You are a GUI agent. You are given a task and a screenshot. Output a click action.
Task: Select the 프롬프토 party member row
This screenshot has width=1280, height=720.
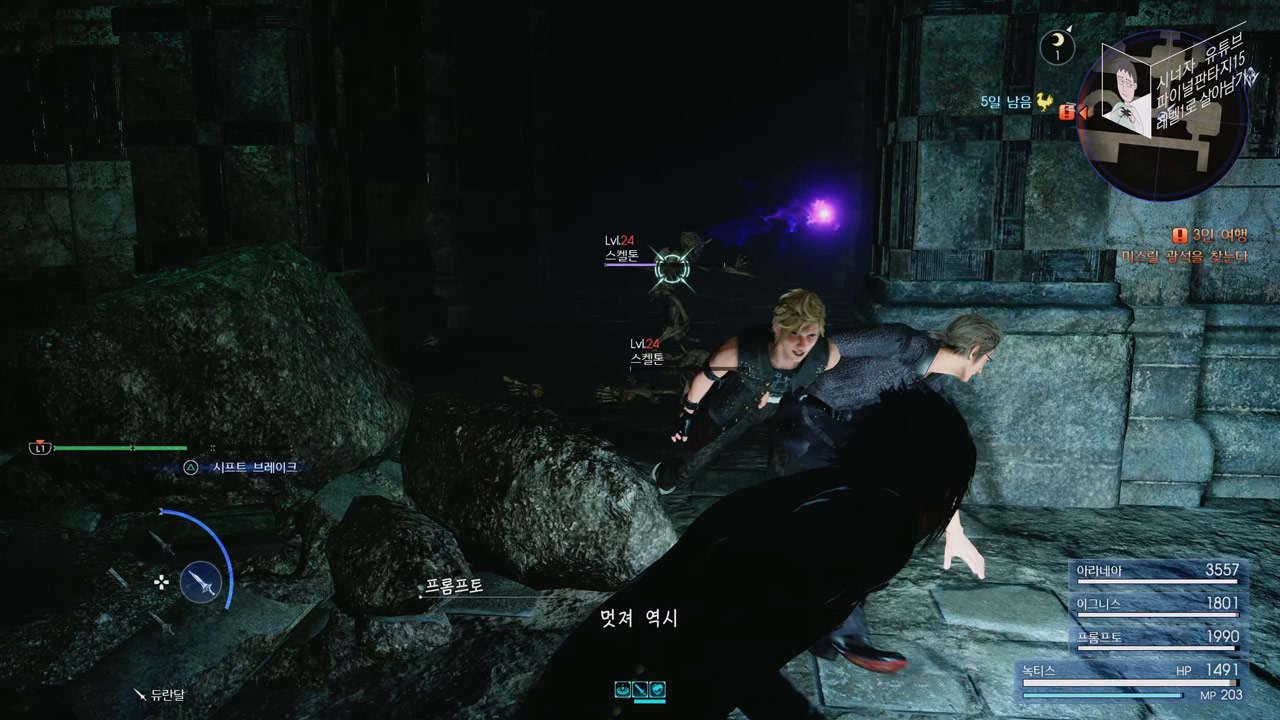(x=1157, y=638)
